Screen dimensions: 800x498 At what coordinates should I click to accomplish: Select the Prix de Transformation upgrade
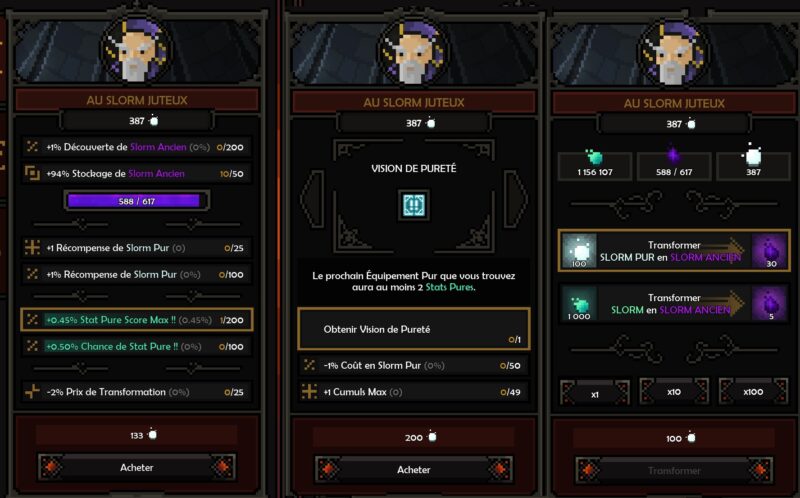pos(136,391)
